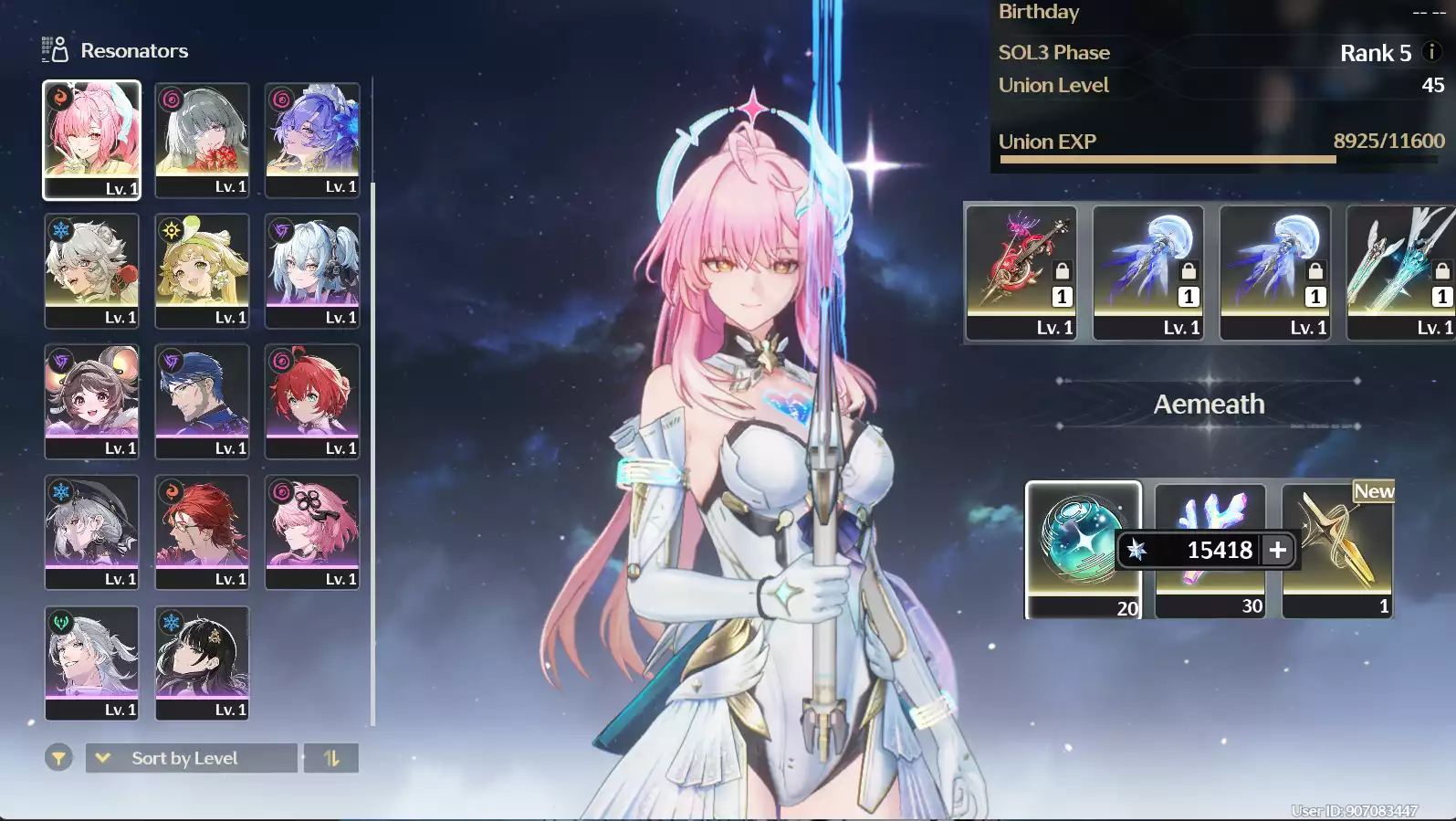The width and height of the screenshot is (1456, 821).
Task: Select the teal twin-blade weapon slot
Action: (x=1400, y=271)
